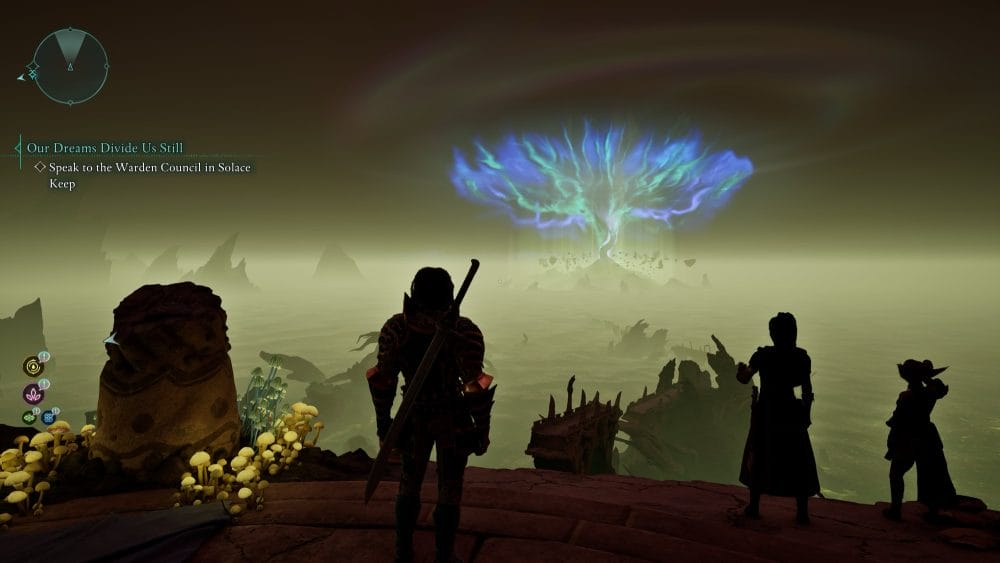Click the pink lotus notification icon
This screenshot has width=1000, height=563.
pos(32,393)
